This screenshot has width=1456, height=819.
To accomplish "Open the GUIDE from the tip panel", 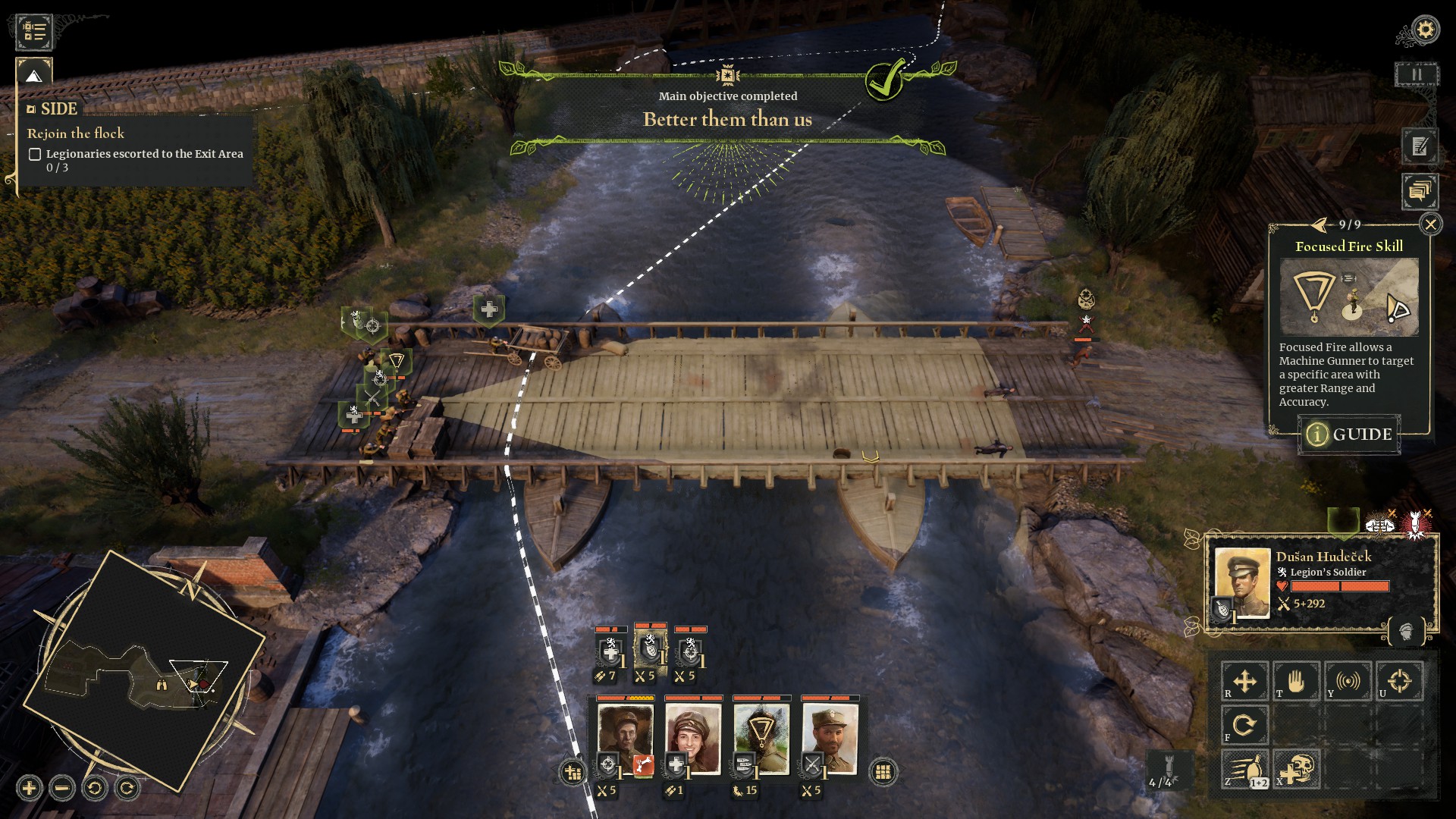I will 1349,435.
